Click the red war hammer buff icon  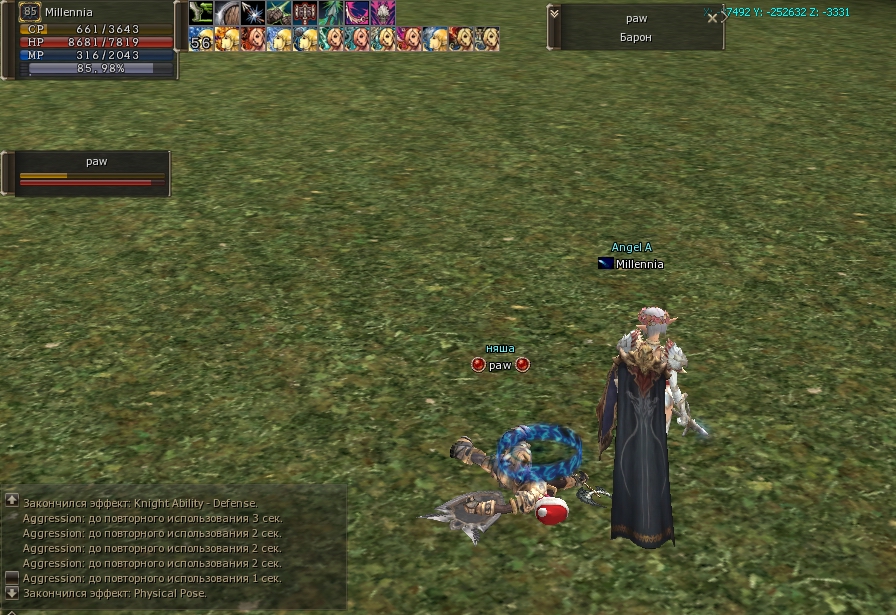tap(305, 13)
